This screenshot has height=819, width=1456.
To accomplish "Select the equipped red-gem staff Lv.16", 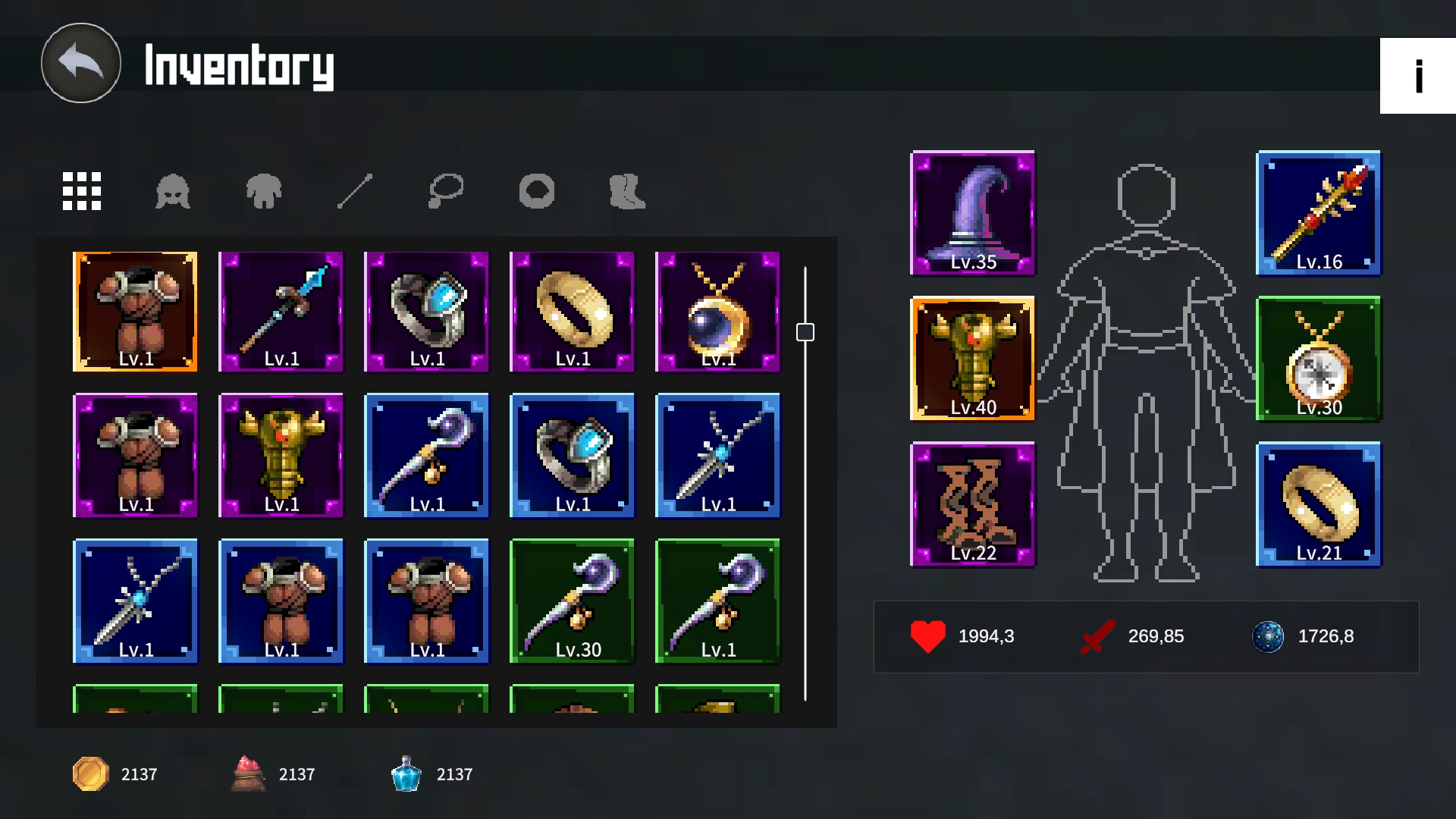I will pos(1318,213).
